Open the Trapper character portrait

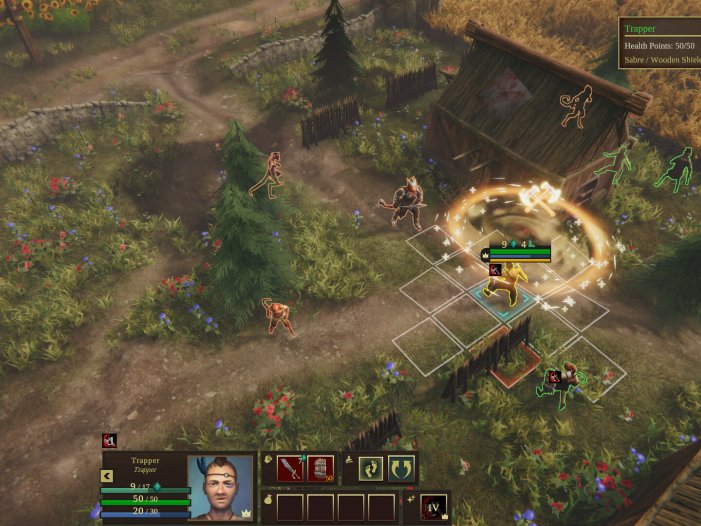tap(220, 488)
